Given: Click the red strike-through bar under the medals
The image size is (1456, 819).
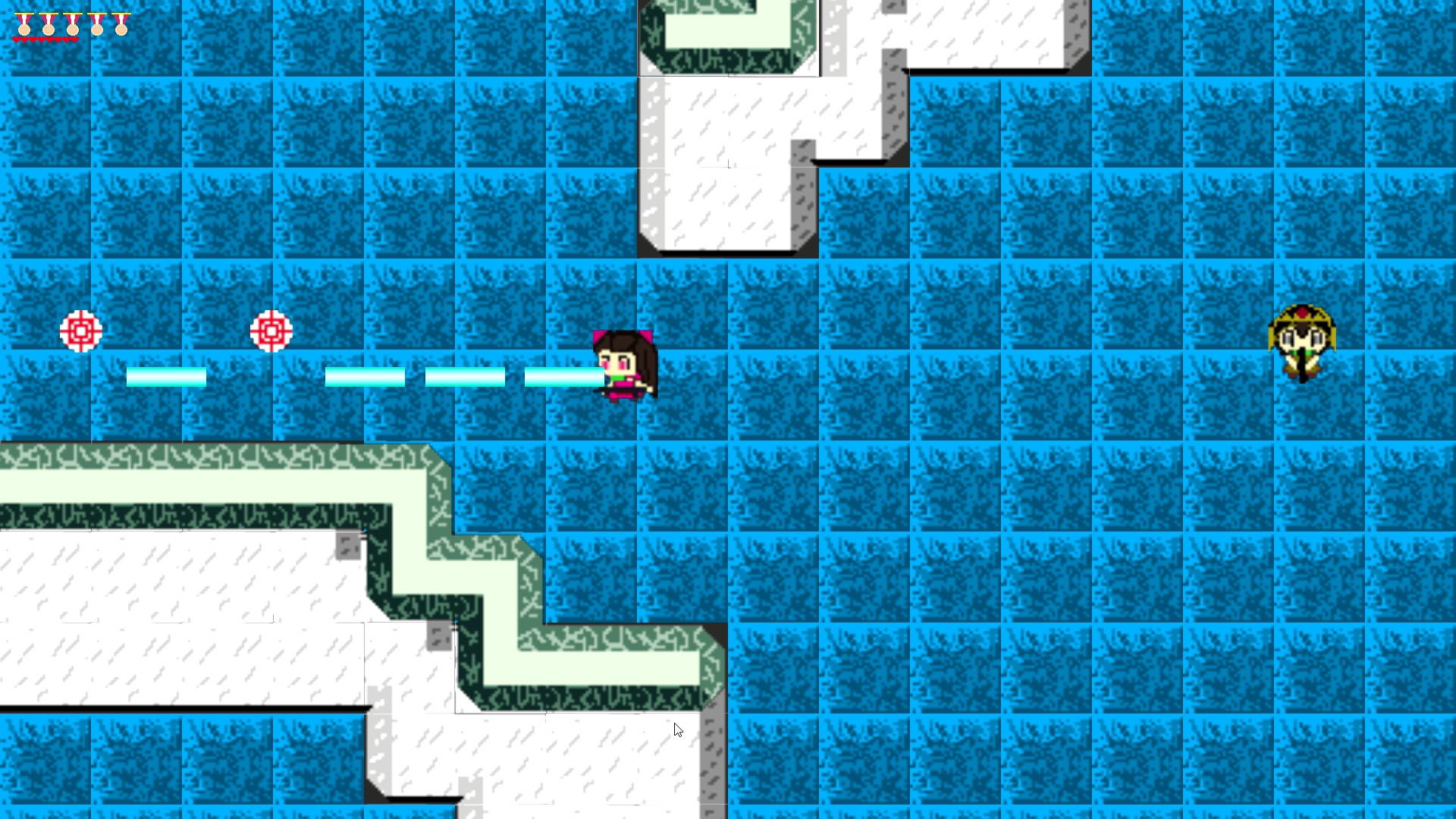Looking at the screenshot, I should point(45,39).
